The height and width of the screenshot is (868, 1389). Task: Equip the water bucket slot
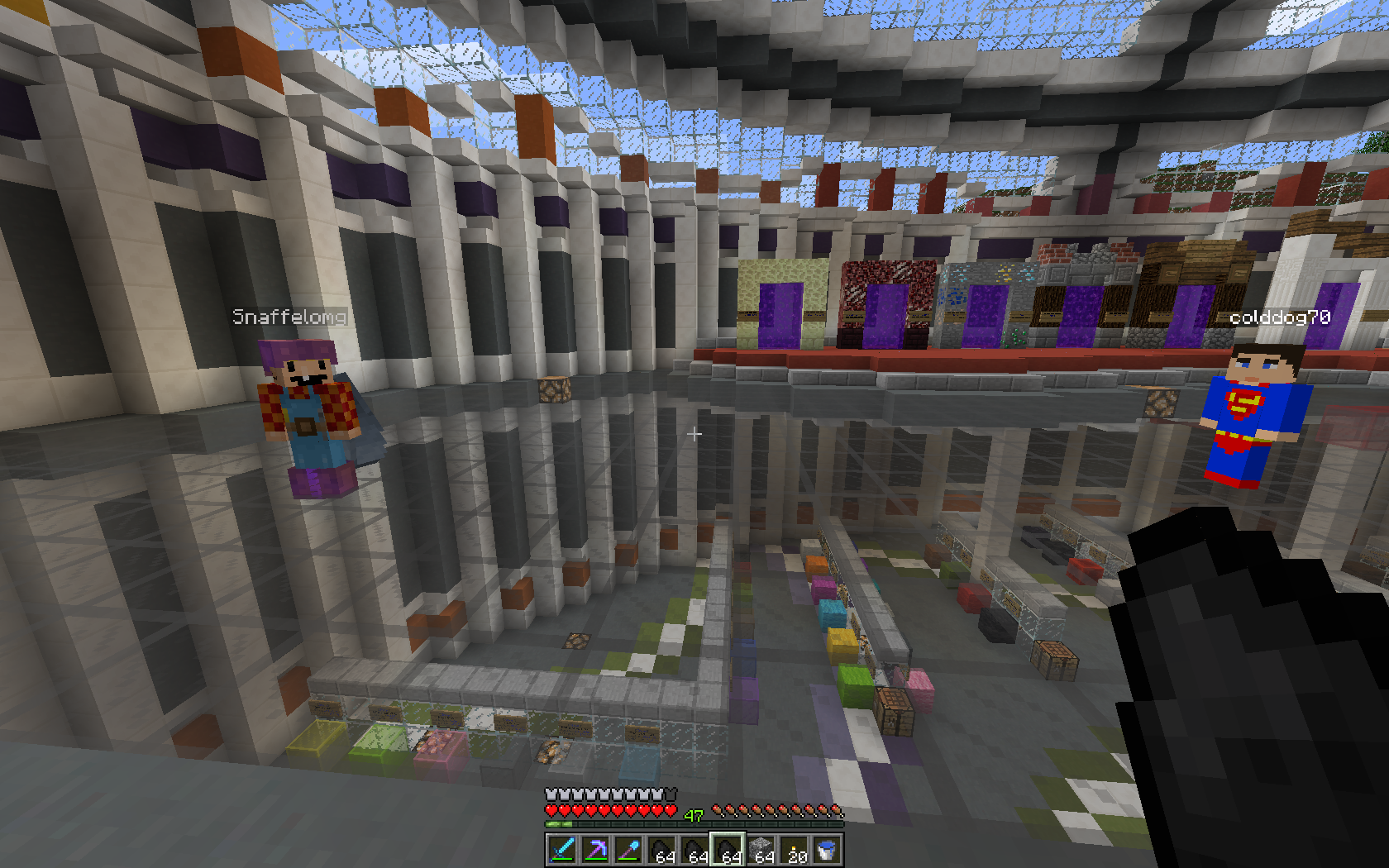click(x=827, y=849)
